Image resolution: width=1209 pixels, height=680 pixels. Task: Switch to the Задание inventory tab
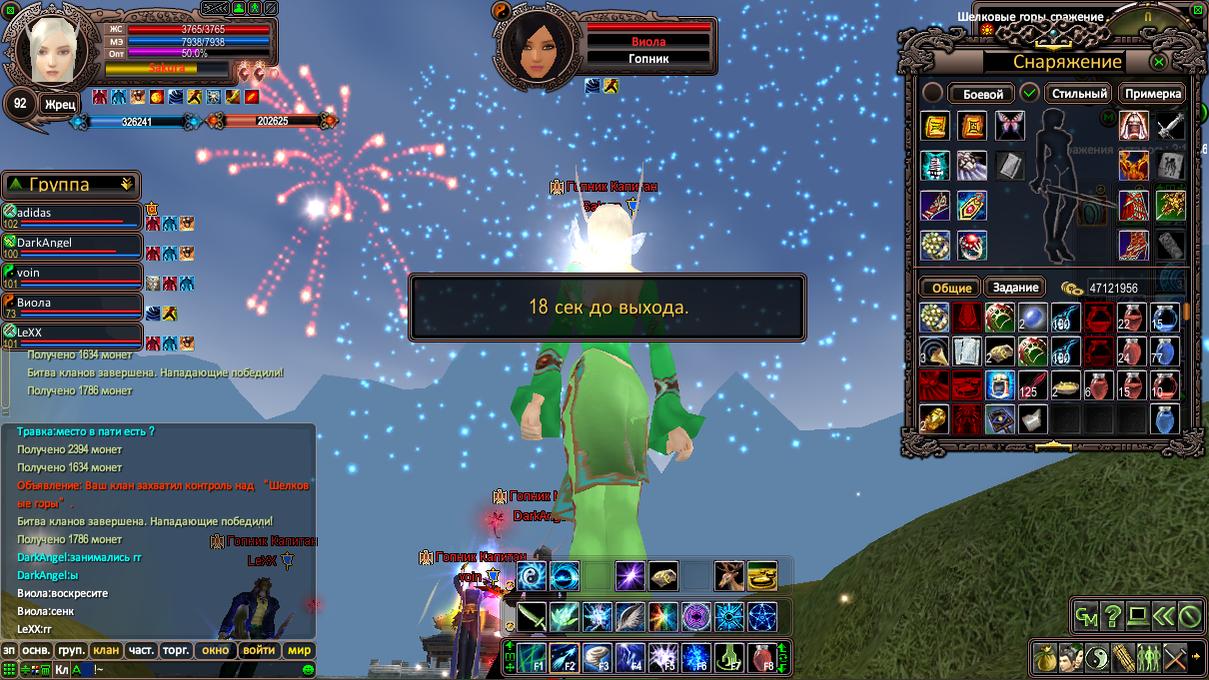tap(1015, 287)
